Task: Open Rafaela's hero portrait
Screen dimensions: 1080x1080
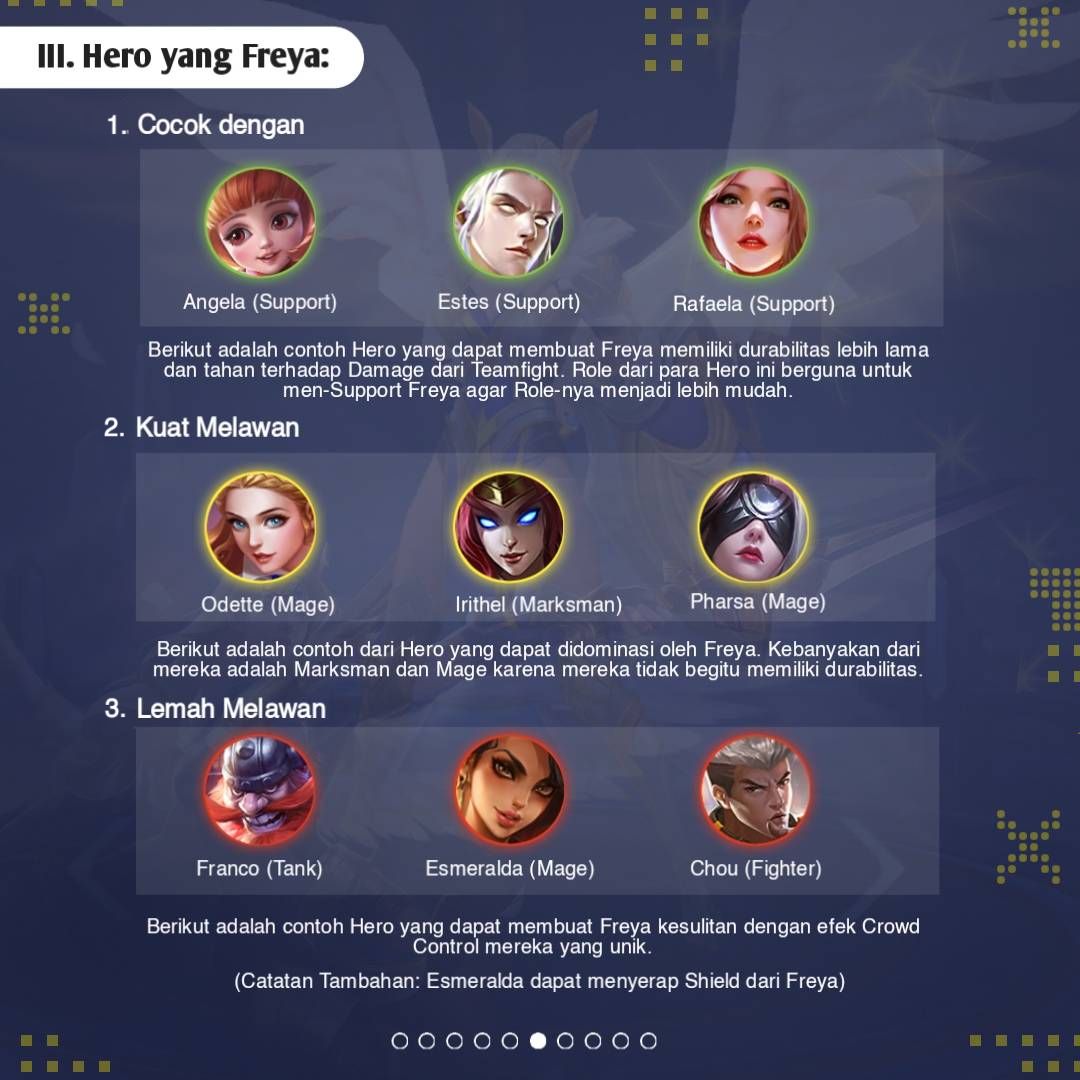Action: click(753, 222)
